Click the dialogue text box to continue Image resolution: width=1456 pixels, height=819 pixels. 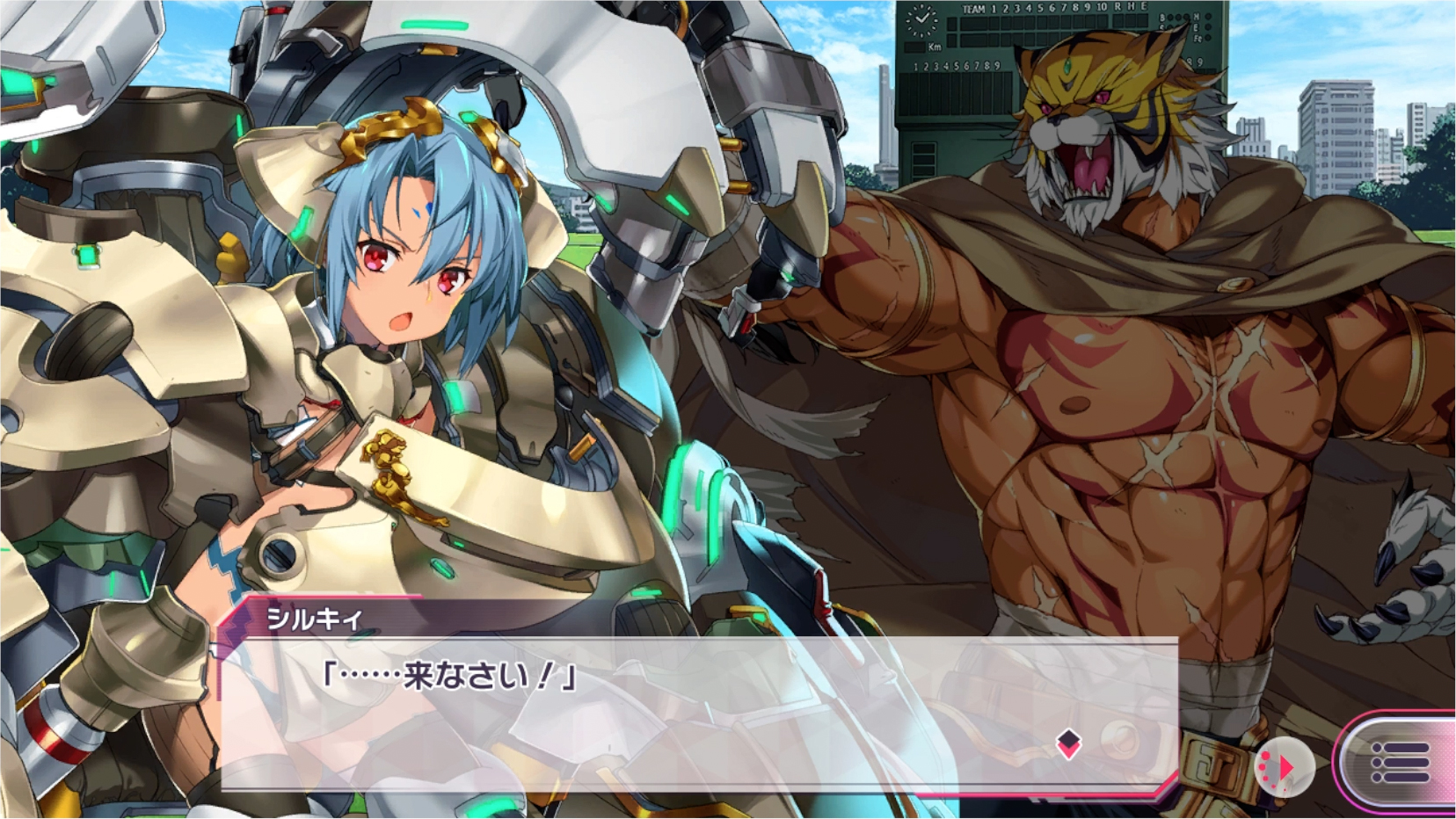click(x=695, y=712)
